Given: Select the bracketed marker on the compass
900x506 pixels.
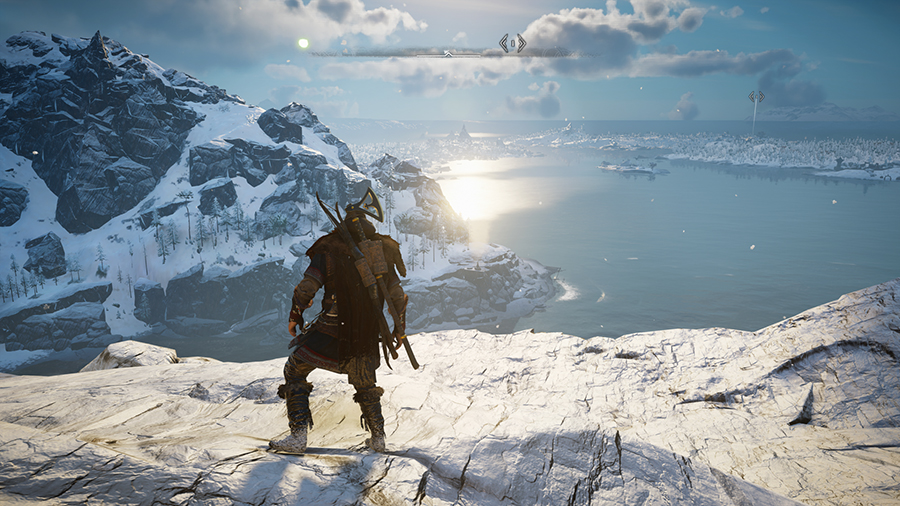Looking at the screenshot, I should (512, 43).
